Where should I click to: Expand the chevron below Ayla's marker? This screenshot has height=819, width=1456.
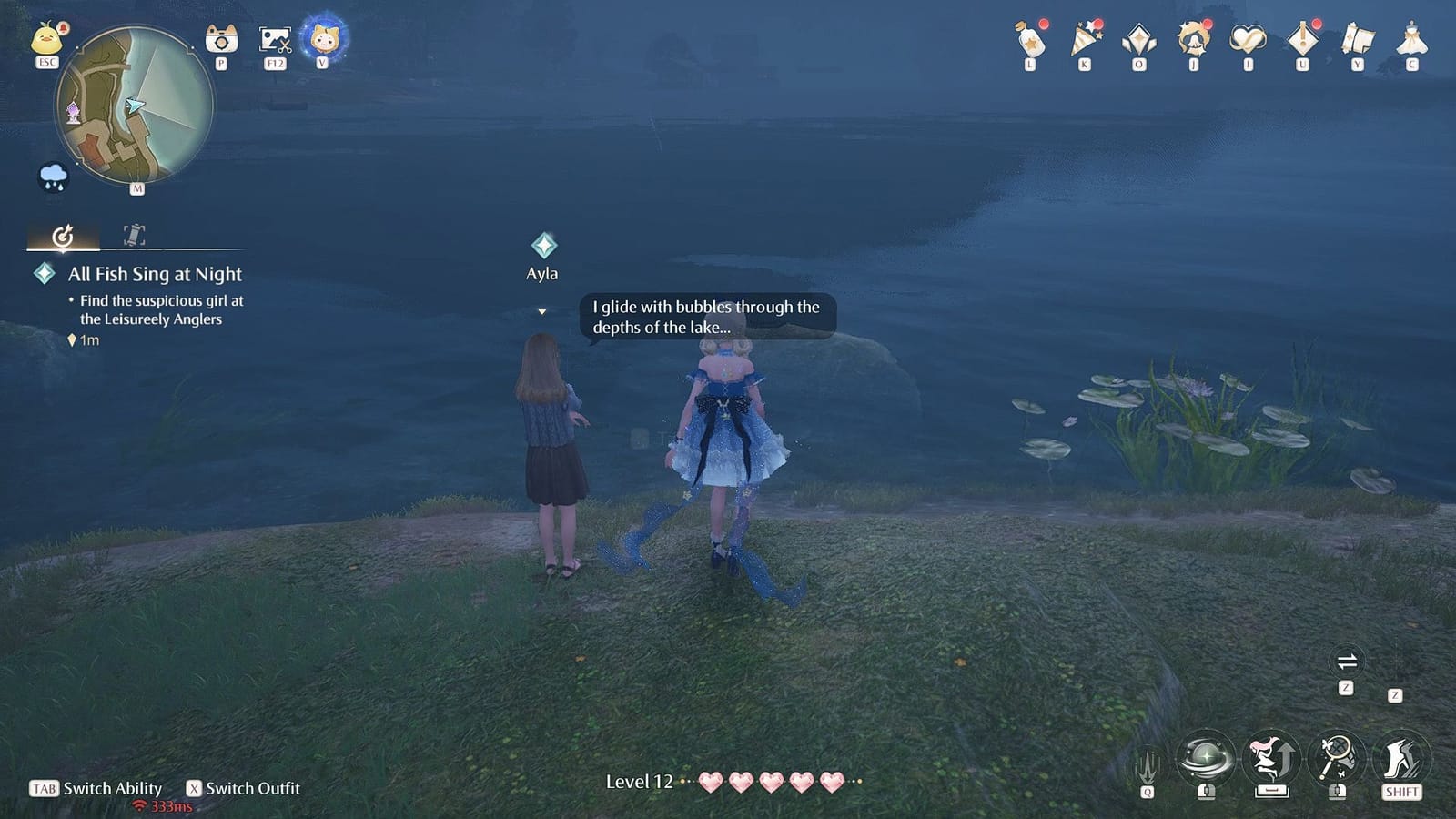[543, 310]
